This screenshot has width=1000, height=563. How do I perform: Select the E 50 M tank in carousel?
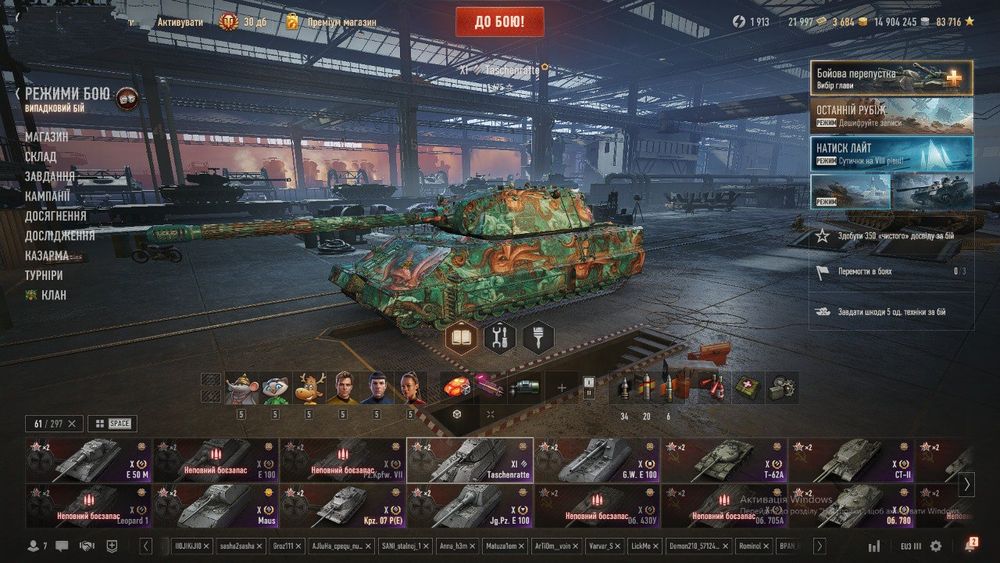point(88,460)
